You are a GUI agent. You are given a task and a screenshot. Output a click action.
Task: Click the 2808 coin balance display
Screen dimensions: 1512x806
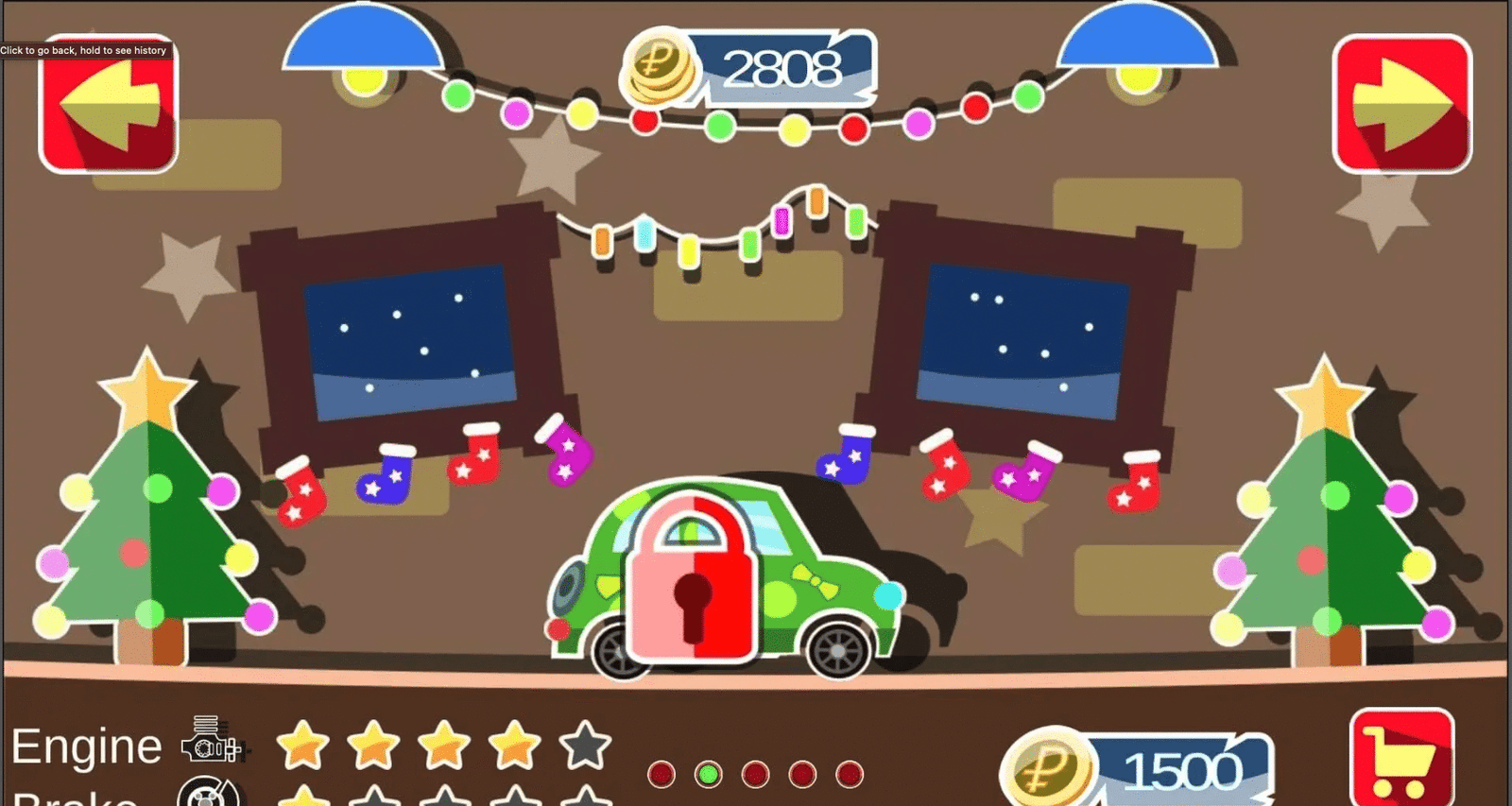tap(784, 68)
